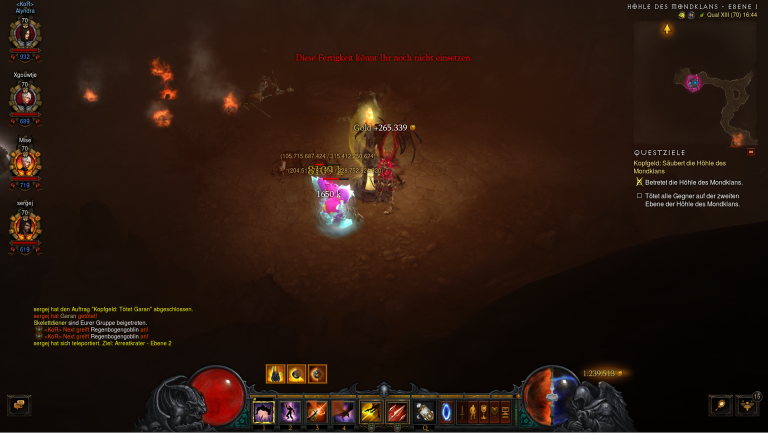Open the blue town portal
This screenshot has width=768, height=435.
pos(446,411)
